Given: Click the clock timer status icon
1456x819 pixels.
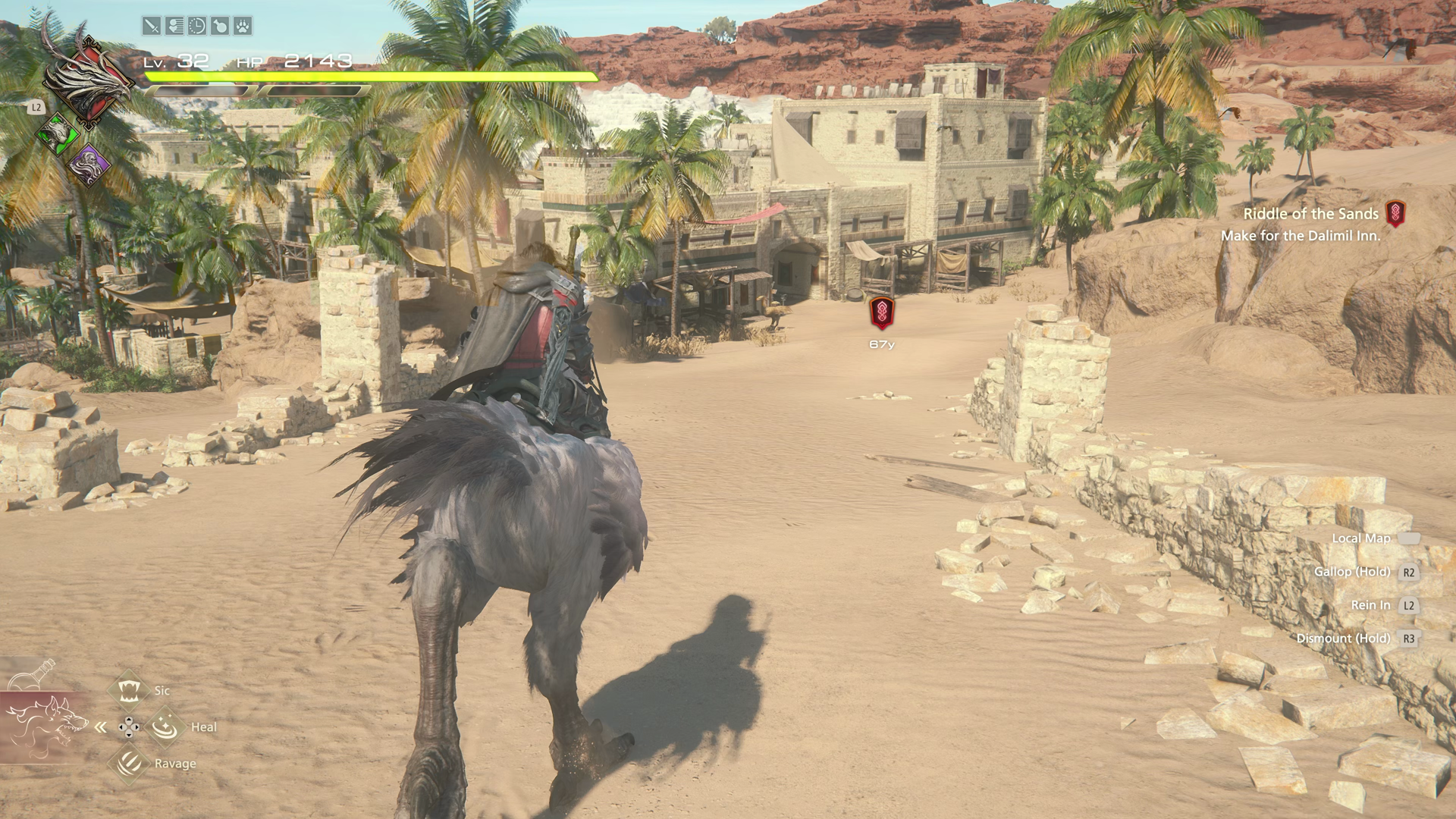Looking at the screenshot, I should coord(197,27).
